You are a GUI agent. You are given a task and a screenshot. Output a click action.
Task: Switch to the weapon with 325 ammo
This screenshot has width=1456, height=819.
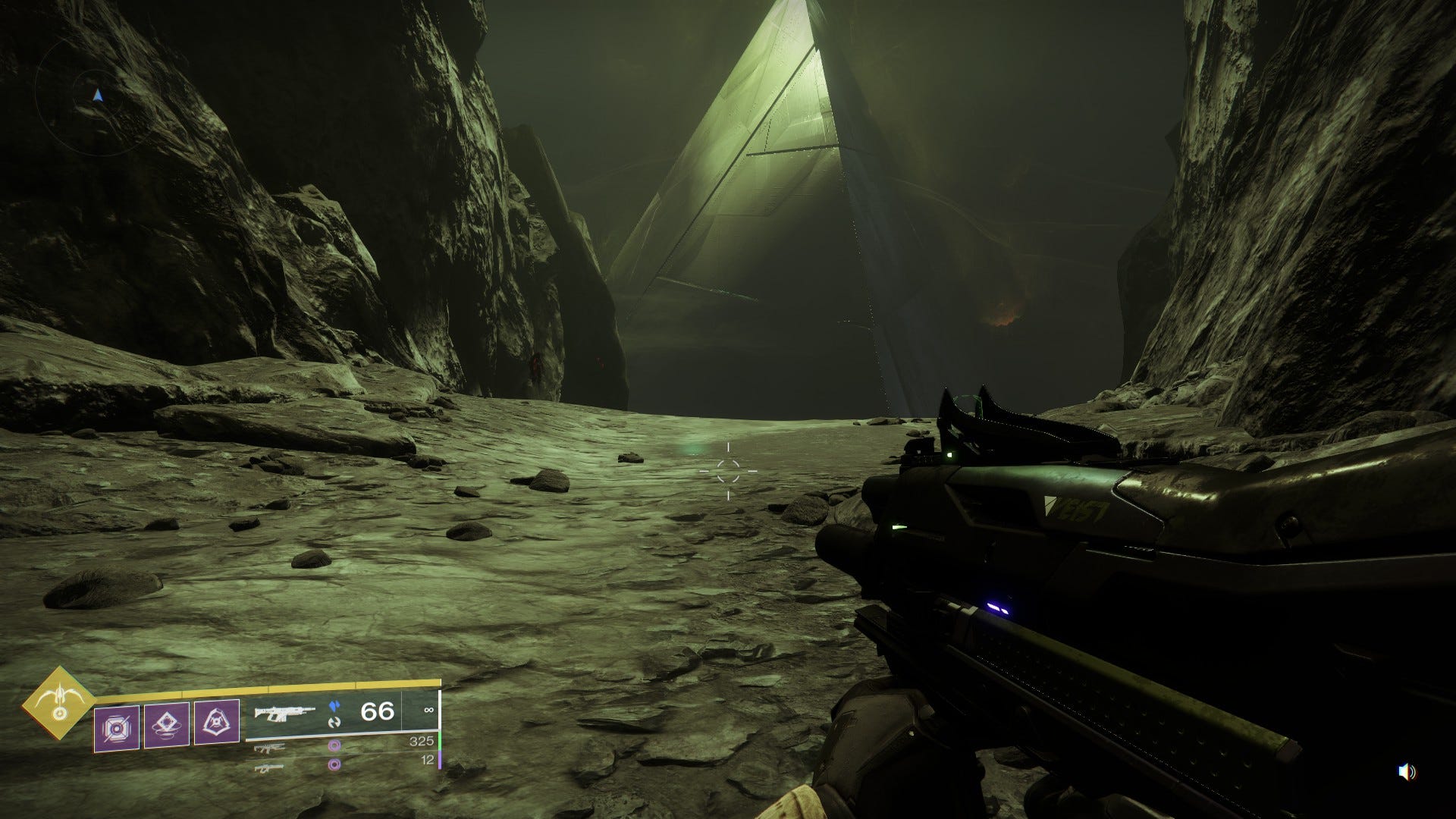pyautogui.click(x=270, y=748)
